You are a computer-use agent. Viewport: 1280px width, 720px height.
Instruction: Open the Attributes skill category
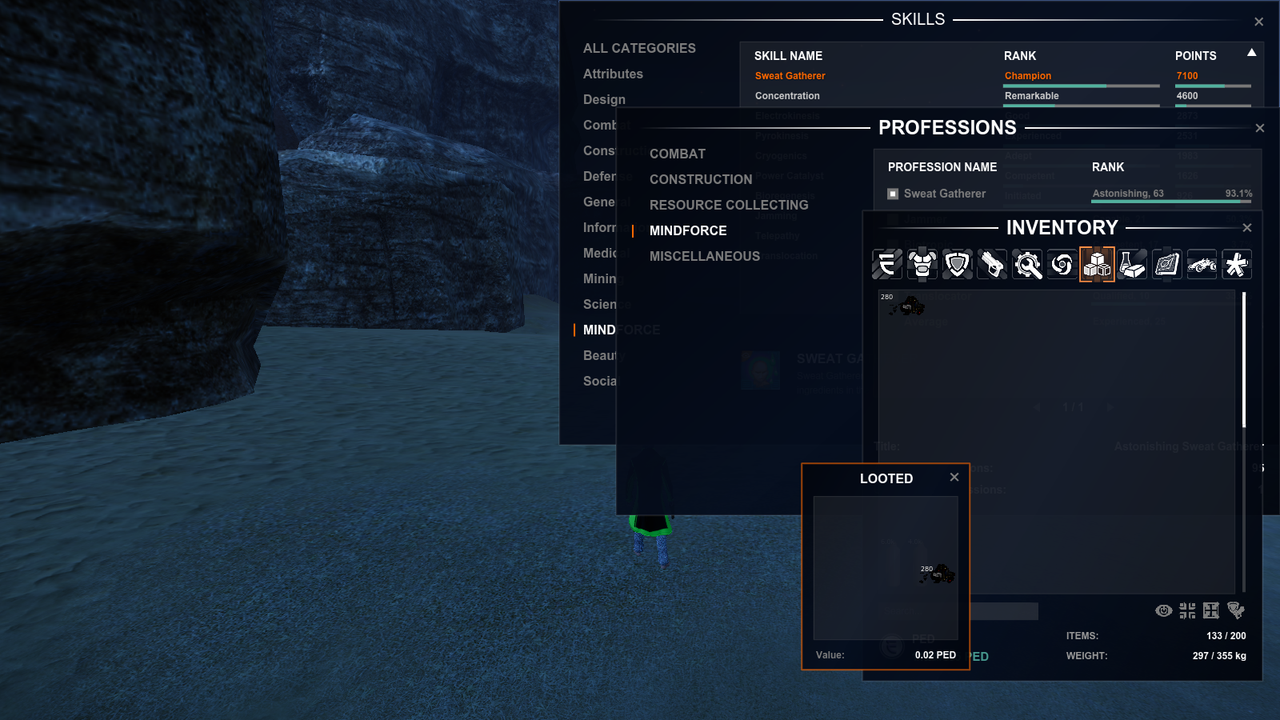(x=613, y=74)
